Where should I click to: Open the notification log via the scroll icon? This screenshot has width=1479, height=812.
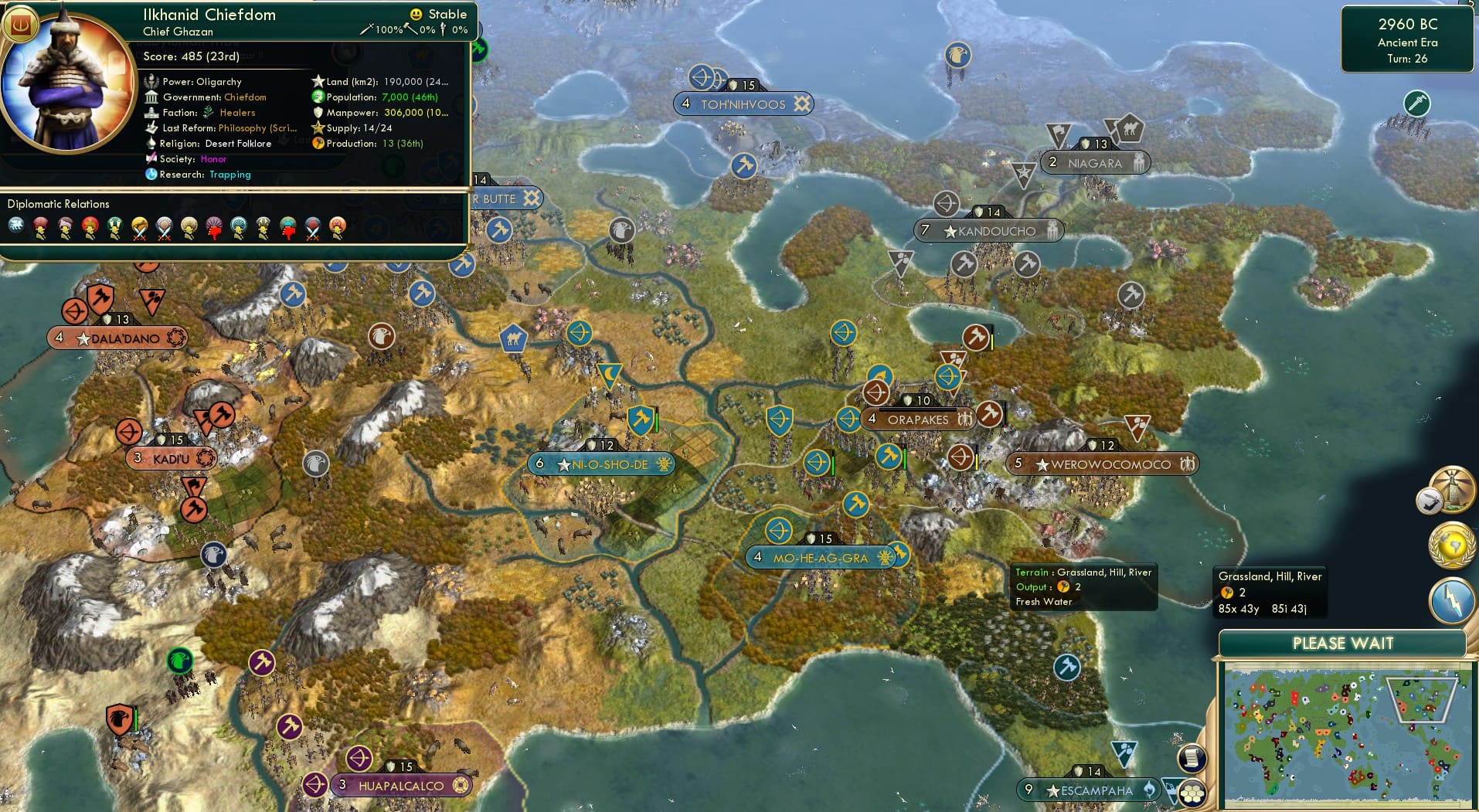pyautogui.click(x=1192, y=759)
